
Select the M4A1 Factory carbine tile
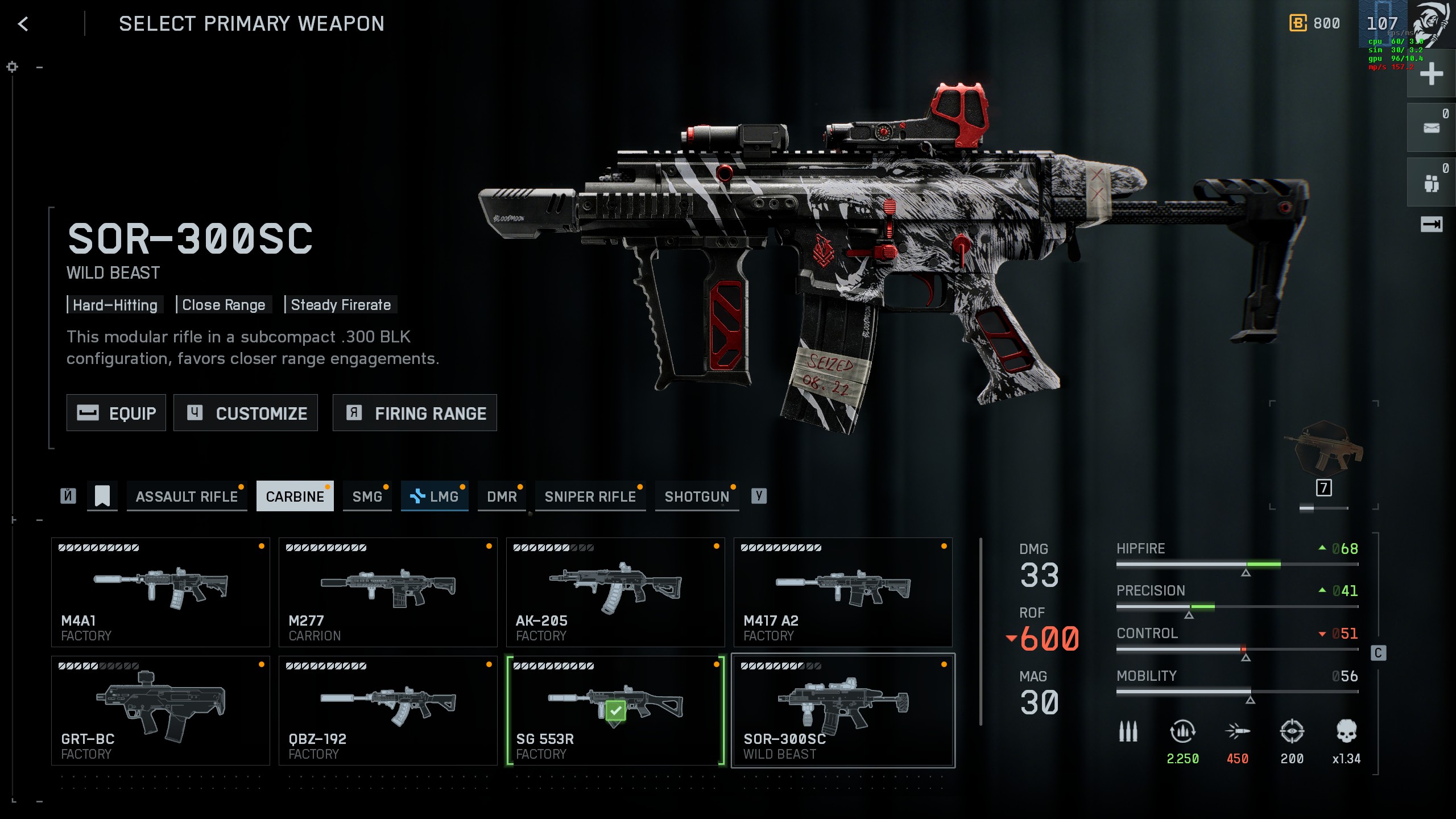pyautogui.click(x=160, y=592)
